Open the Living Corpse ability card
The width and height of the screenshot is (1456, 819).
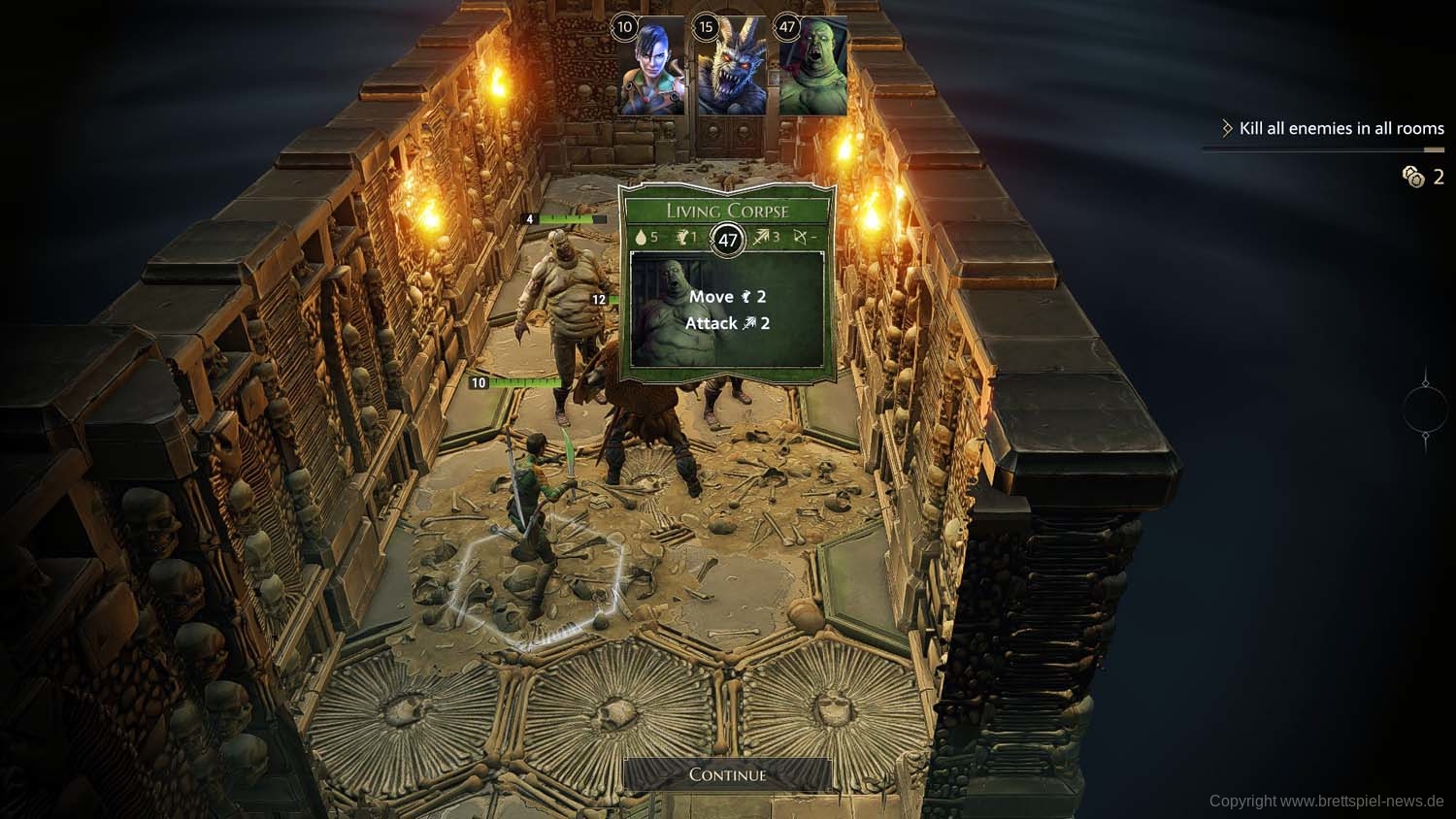[x=727, y=311]
